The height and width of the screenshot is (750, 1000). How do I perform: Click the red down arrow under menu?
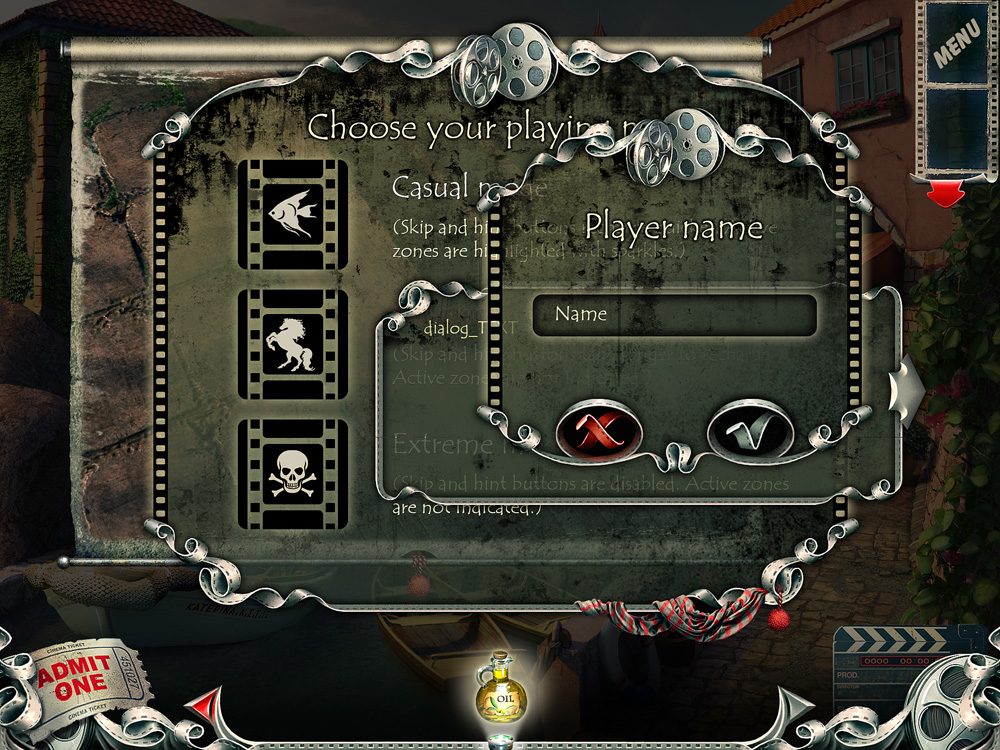[x=945, y=194]
